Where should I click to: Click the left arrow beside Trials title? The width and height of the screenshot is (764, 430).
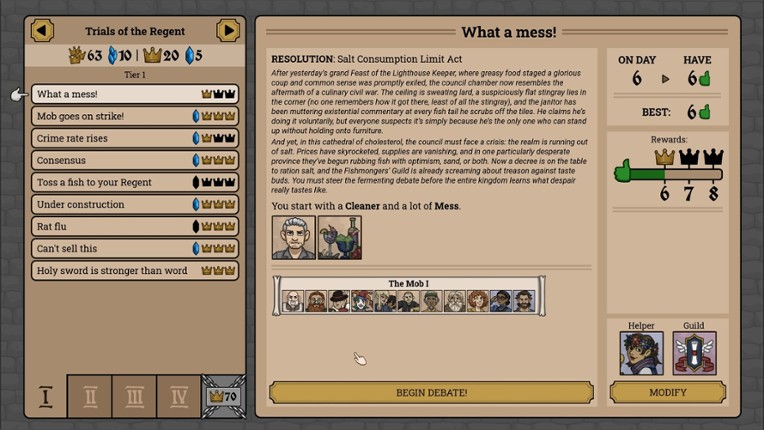click(x=42, y=31)
